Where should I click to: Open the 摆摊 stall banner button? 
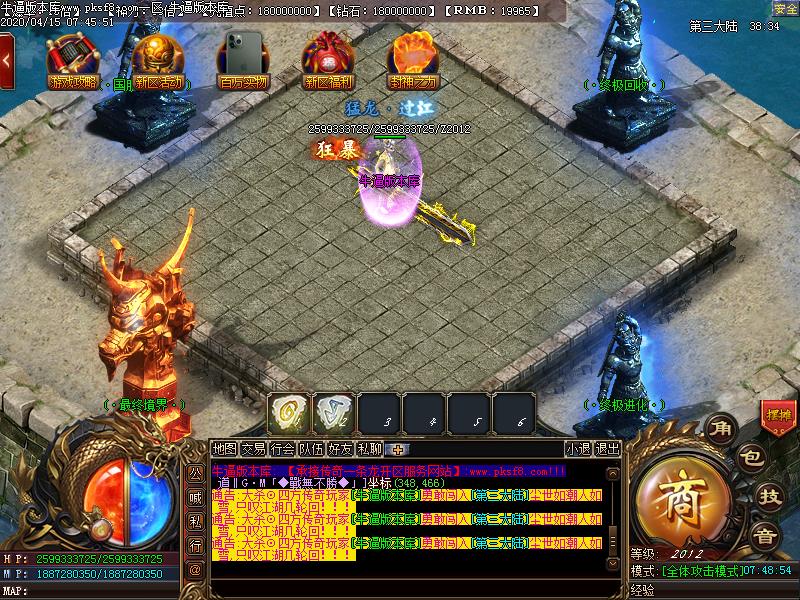tap(777, 415)
